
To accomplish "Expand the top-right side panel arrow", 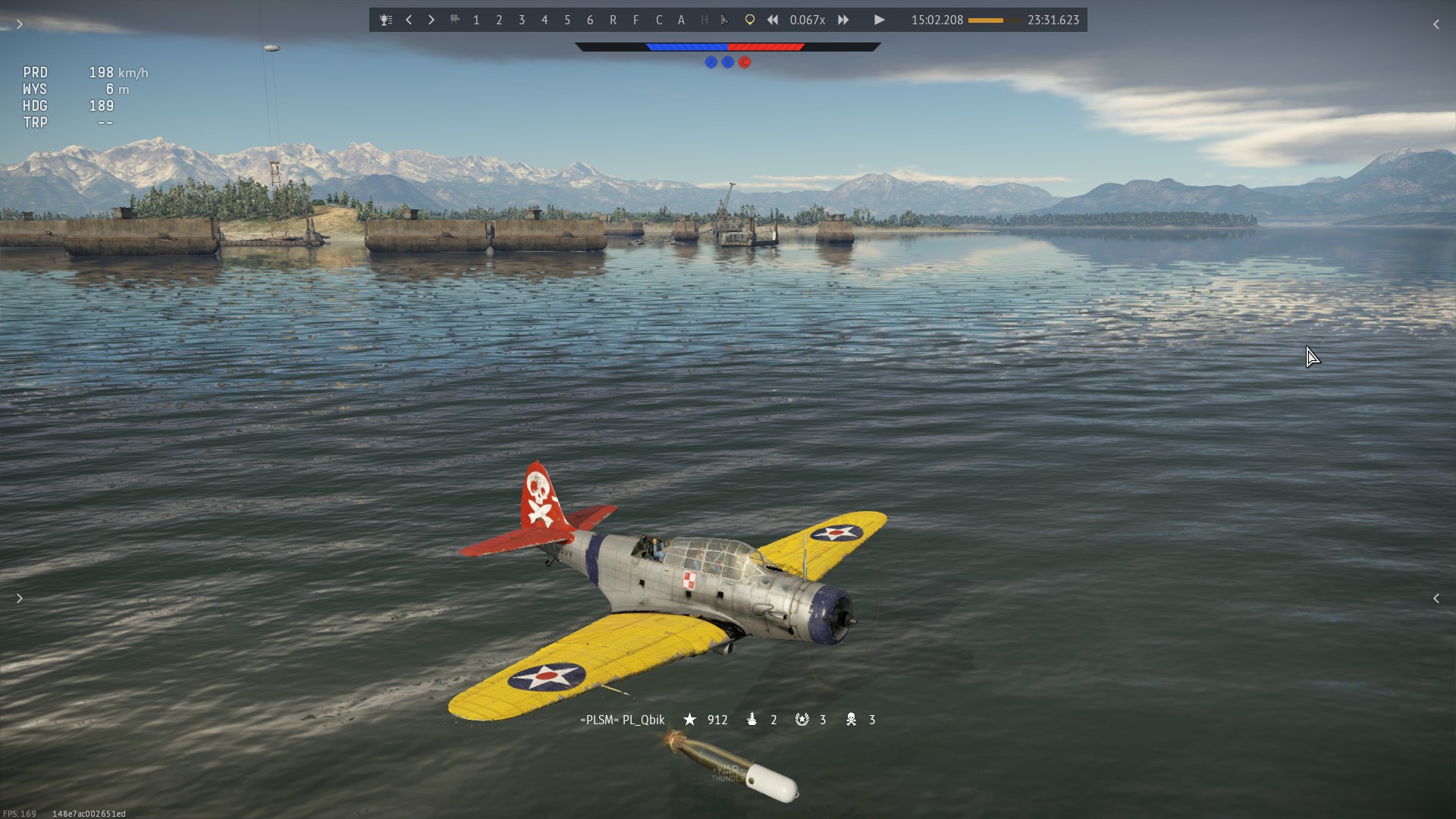I will (1436, 24).
